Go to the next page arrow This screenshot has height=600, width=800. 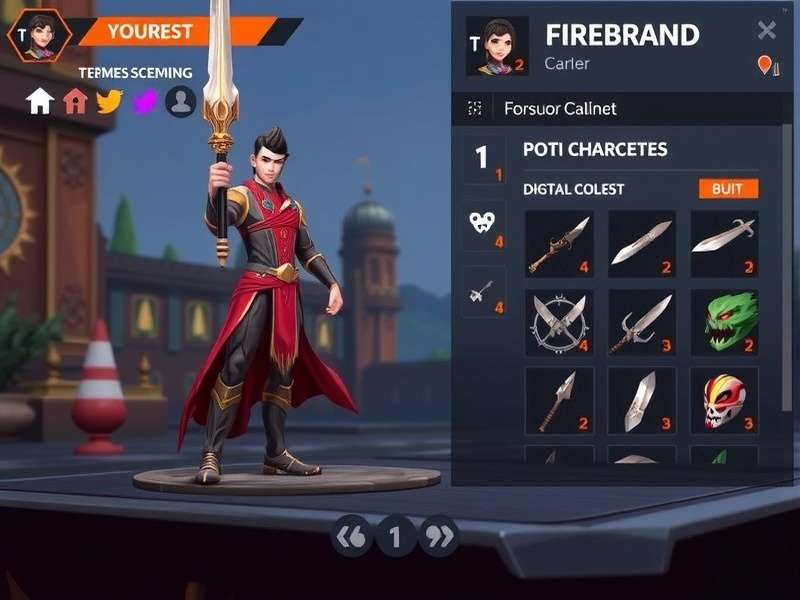click(x=439, y=537)
